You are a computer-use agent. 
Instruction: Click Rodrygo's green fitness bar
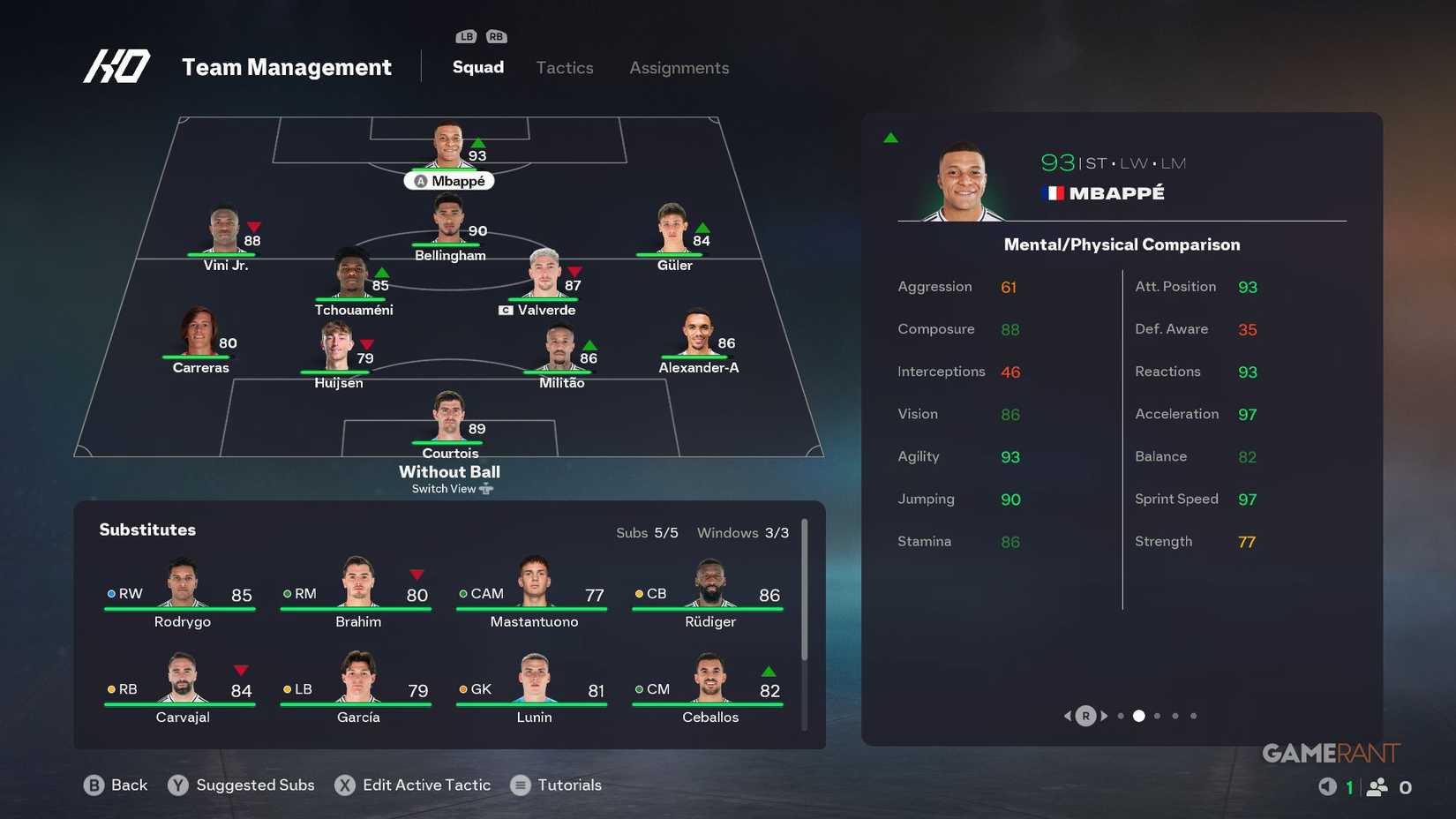181,607
